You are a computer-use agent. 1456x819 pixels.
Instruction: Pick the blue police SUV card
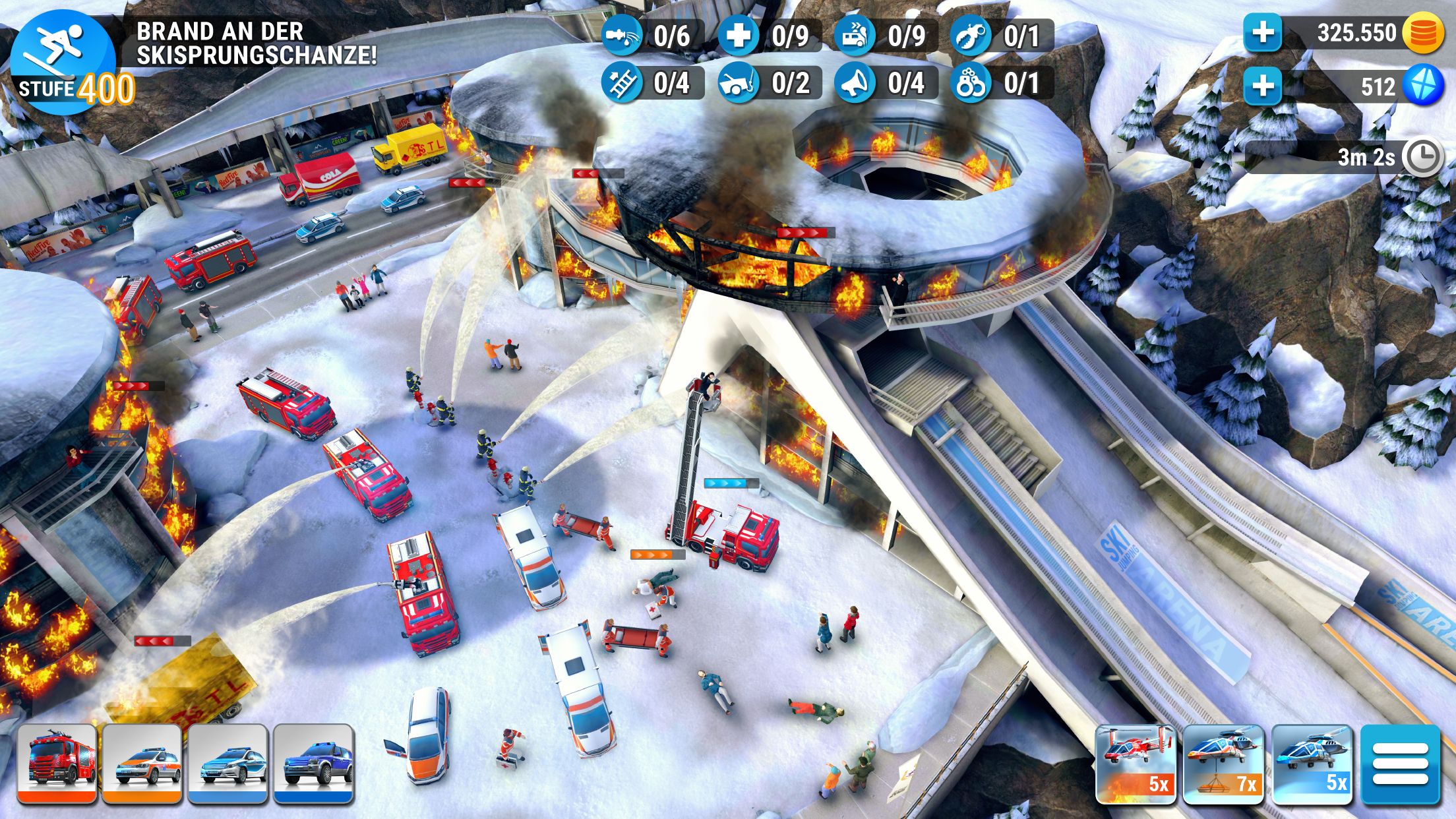(x=314, y=764)
